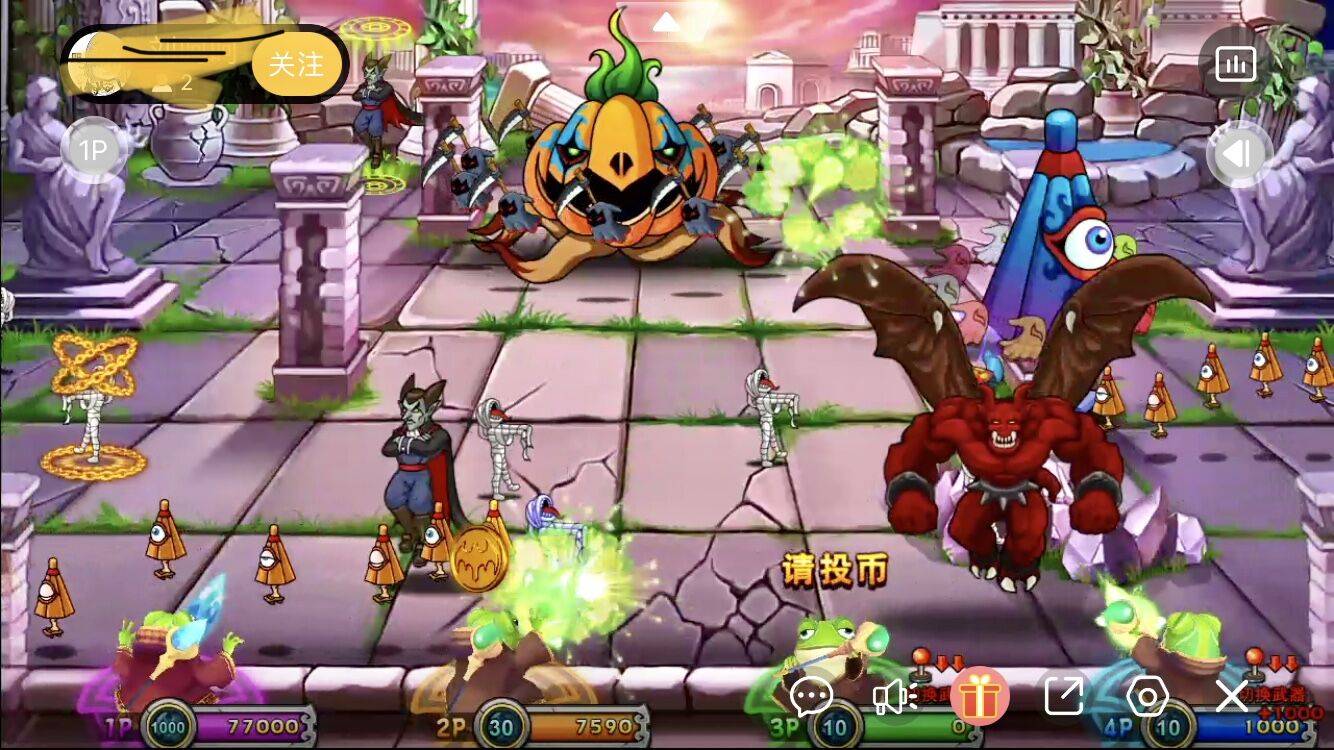Click the left-pointing collapse arrow button
The height and width of the screenshot is (750, 1334).
1238,154
